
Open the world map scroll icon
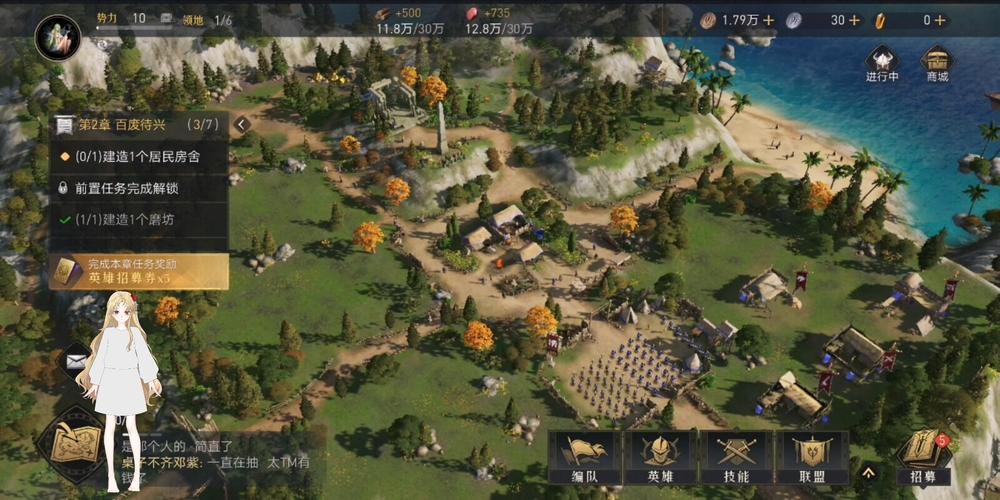coord(72,441)
